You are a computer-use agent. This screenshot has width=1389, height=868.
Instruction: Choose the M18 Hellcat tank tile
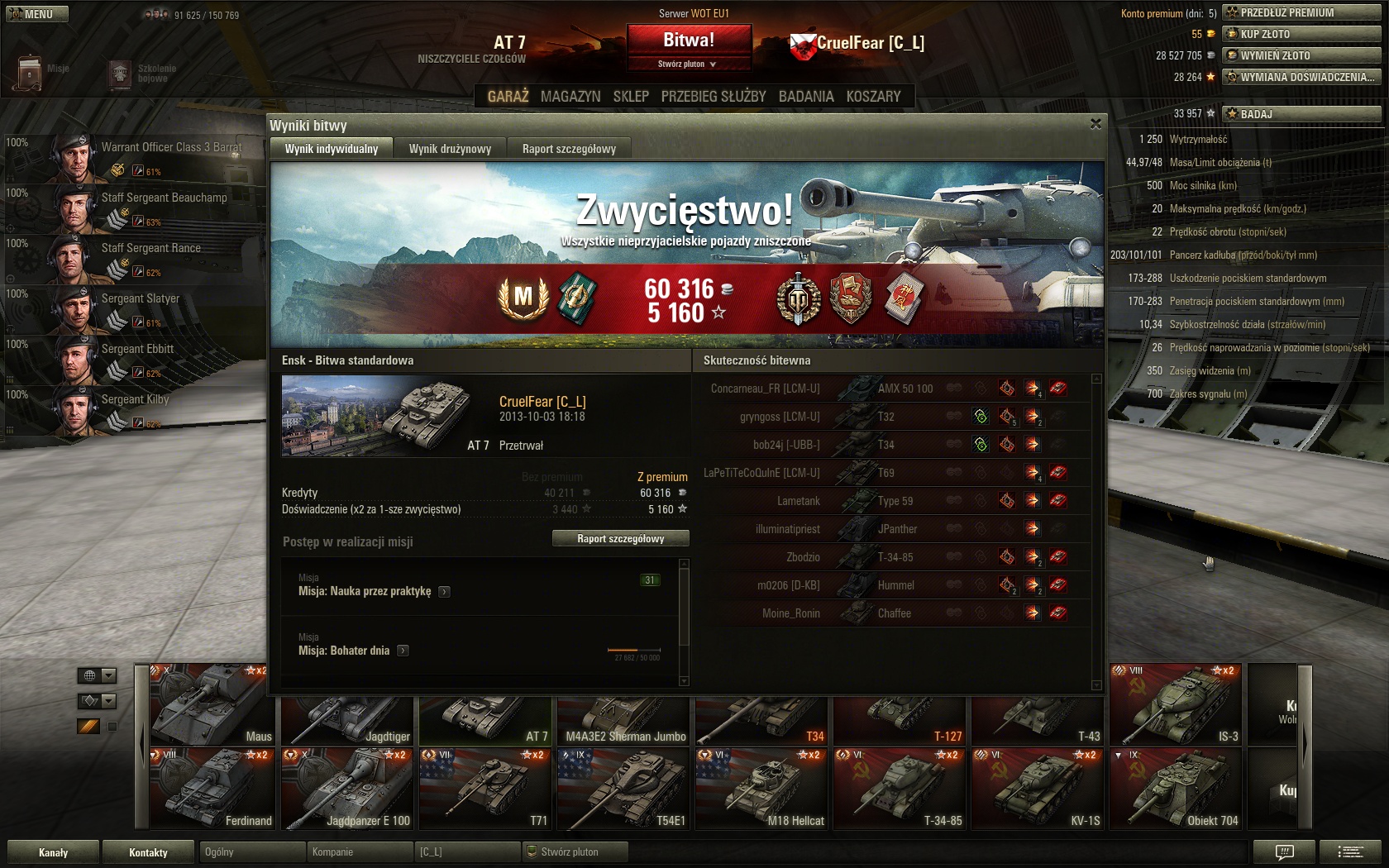pos(761,789)
